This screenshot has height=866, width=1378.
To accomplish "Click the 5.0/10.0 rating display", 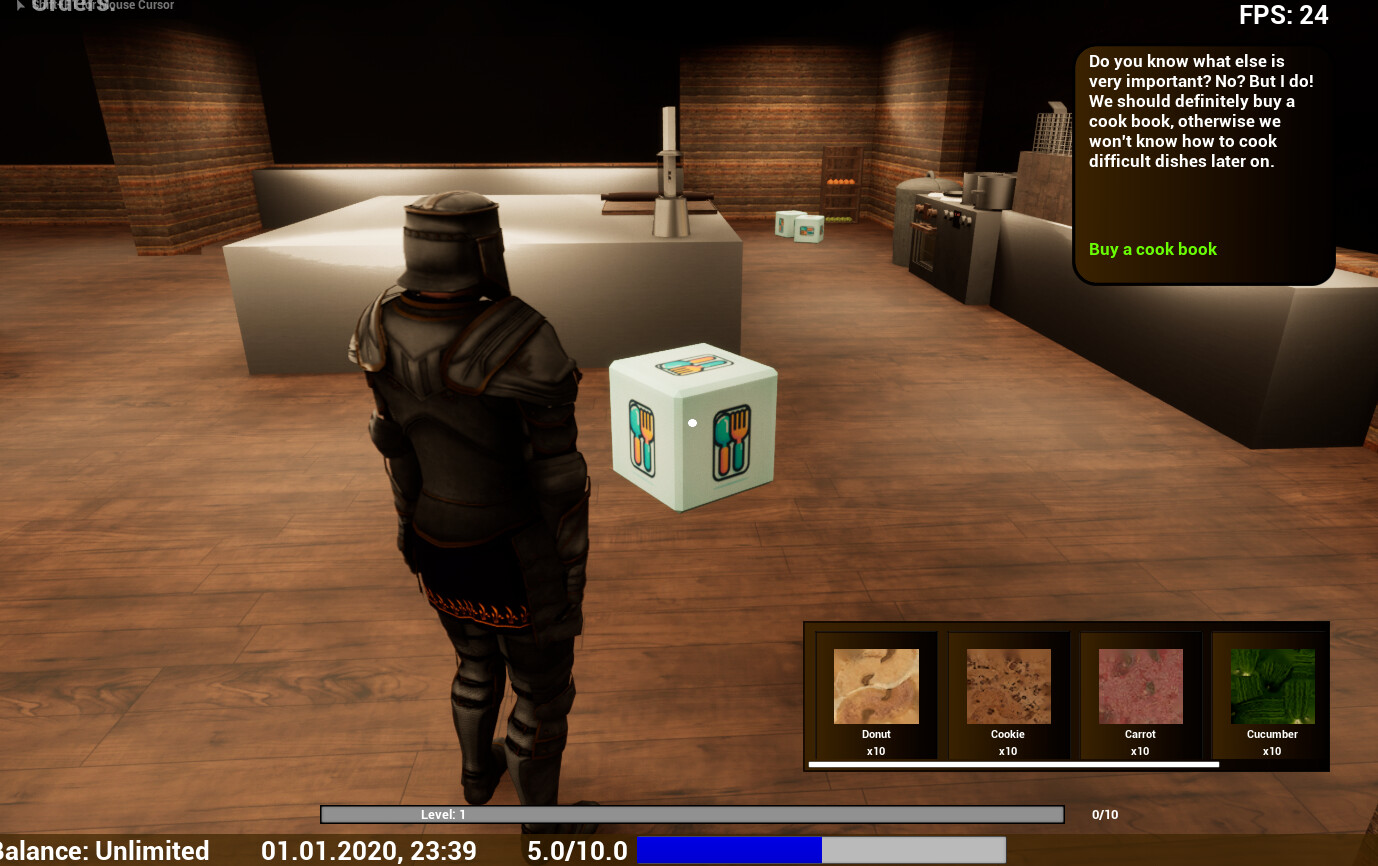I will 578,851.
